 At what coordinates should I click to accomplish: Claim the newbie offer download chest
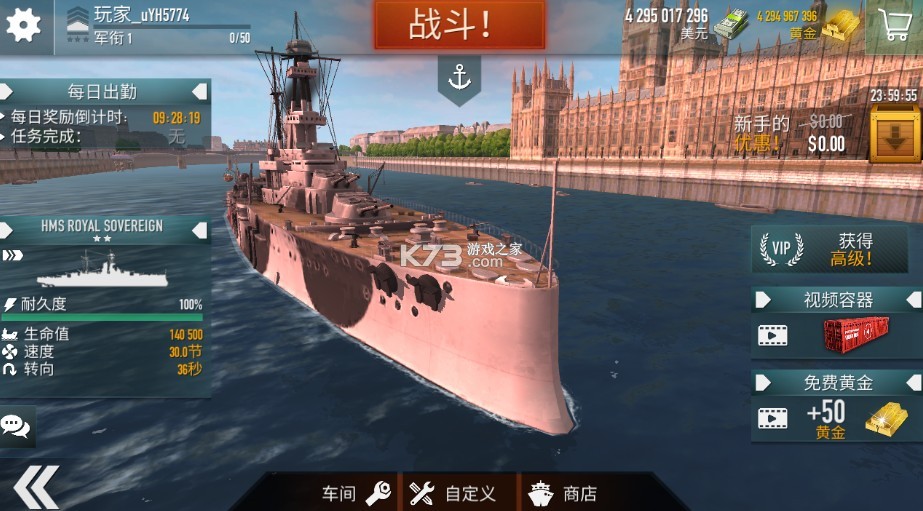tap(894, 134)
